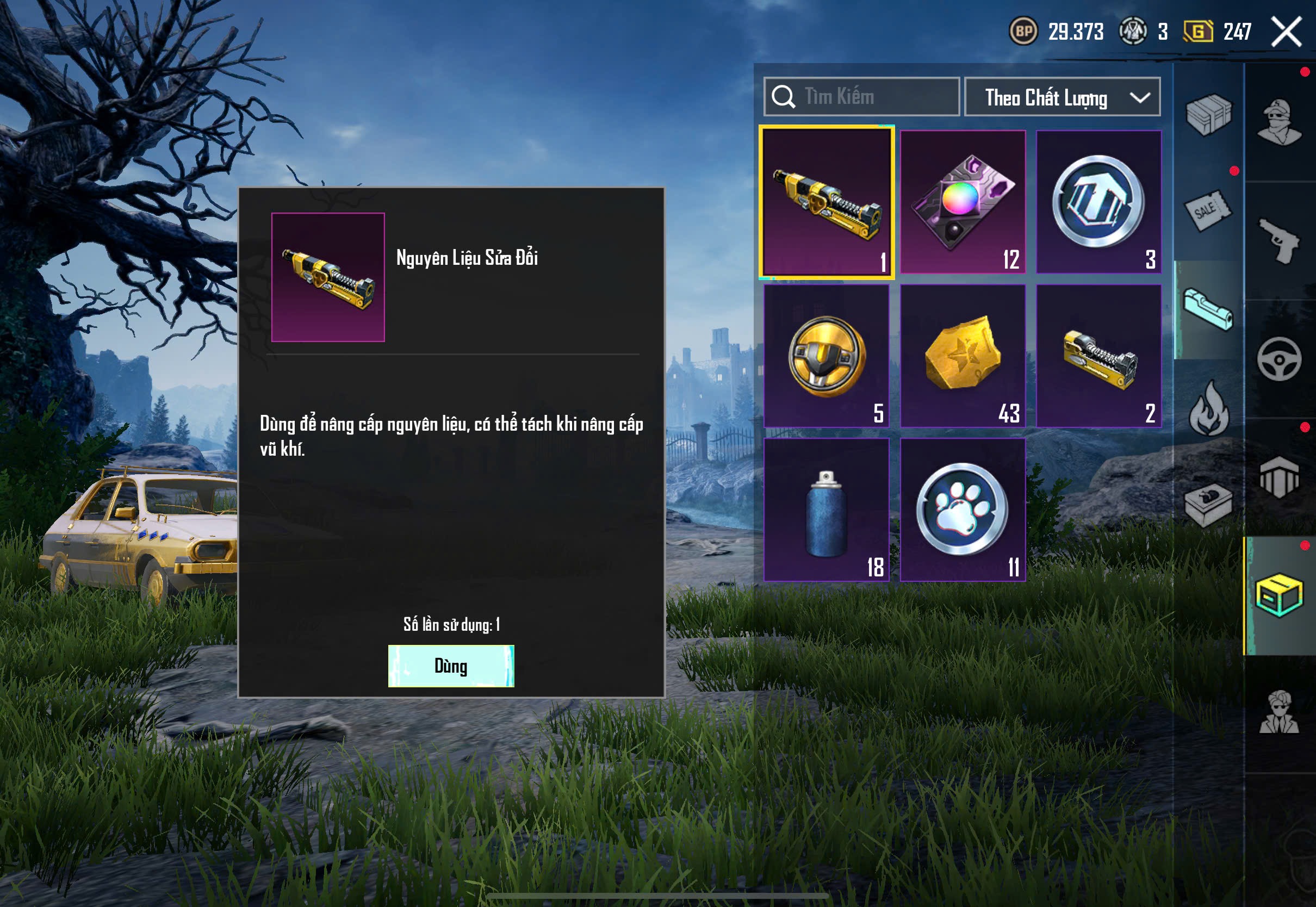Select the blue spray can item
This screenshot has height=907, width=1316.
(826, 510)
